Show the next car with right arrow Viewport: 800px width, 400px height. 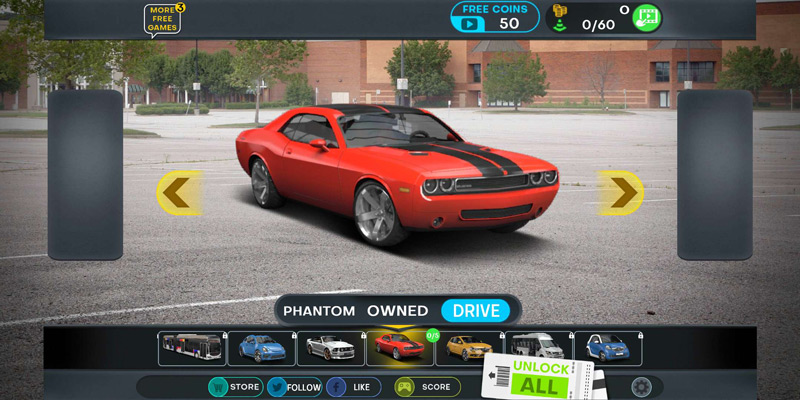[621, 192]
